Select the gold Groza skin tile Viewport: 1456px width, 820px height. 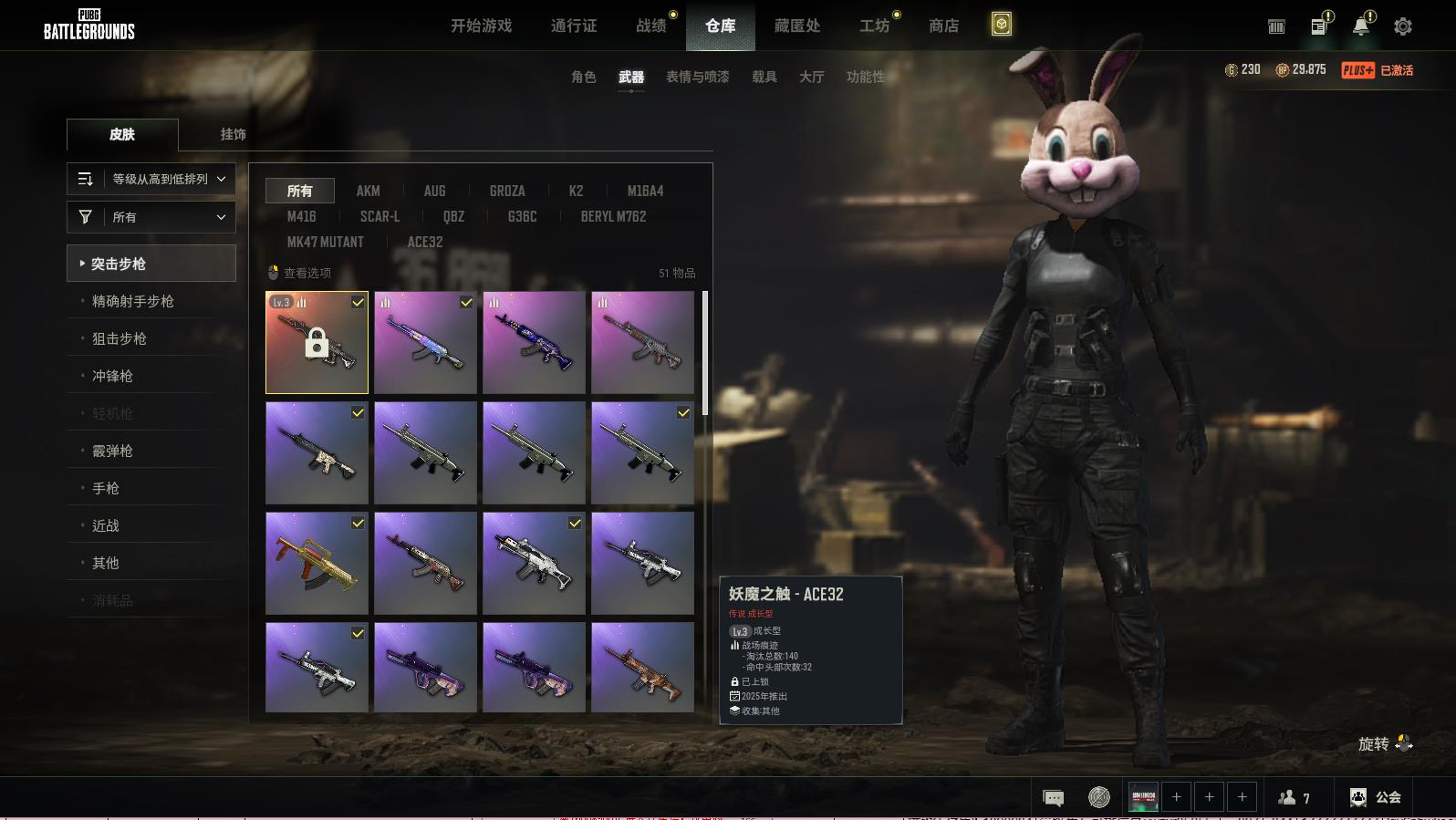(317, 563)
